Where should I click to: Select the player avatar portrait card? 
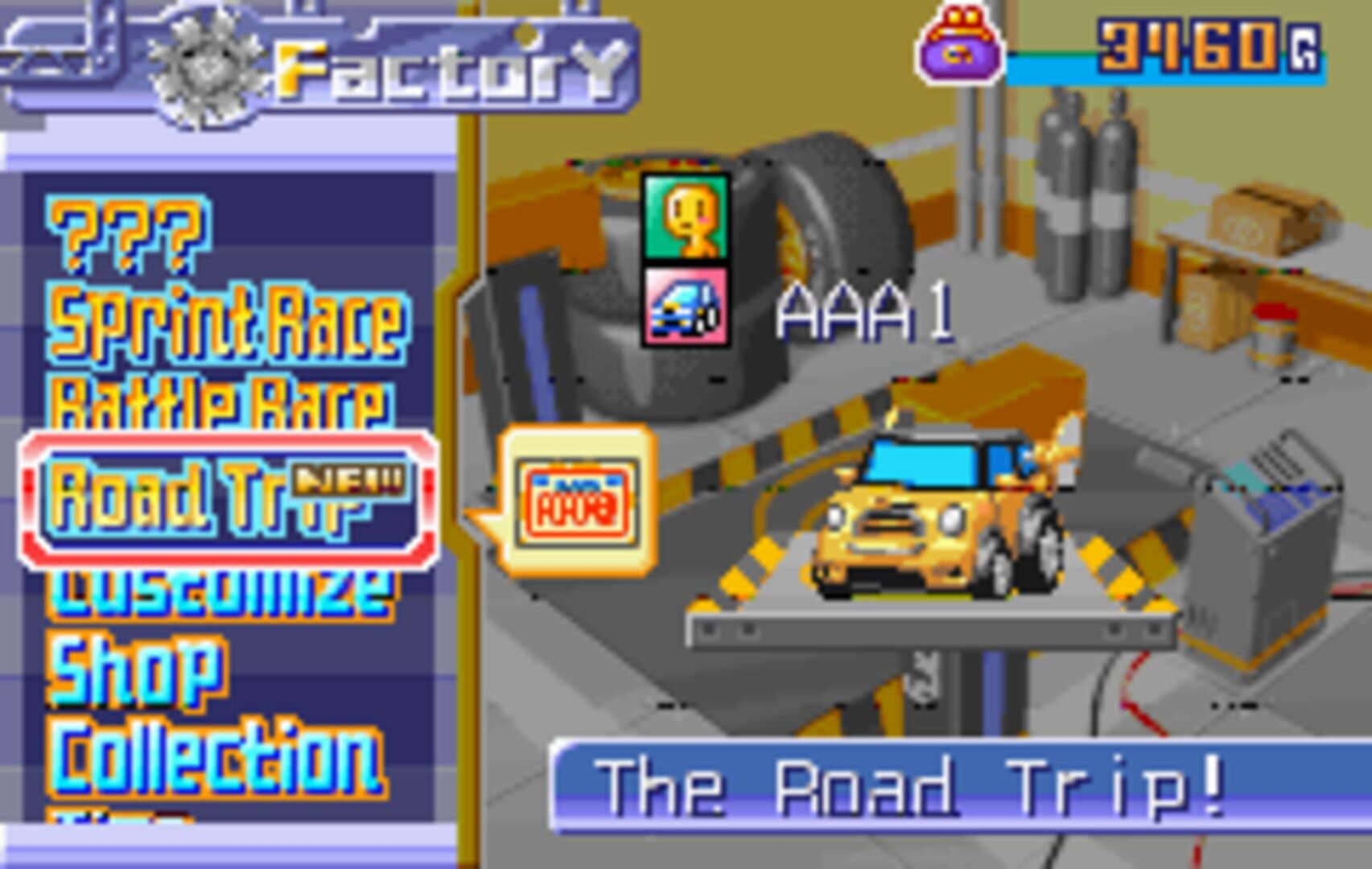coord(688,217)
